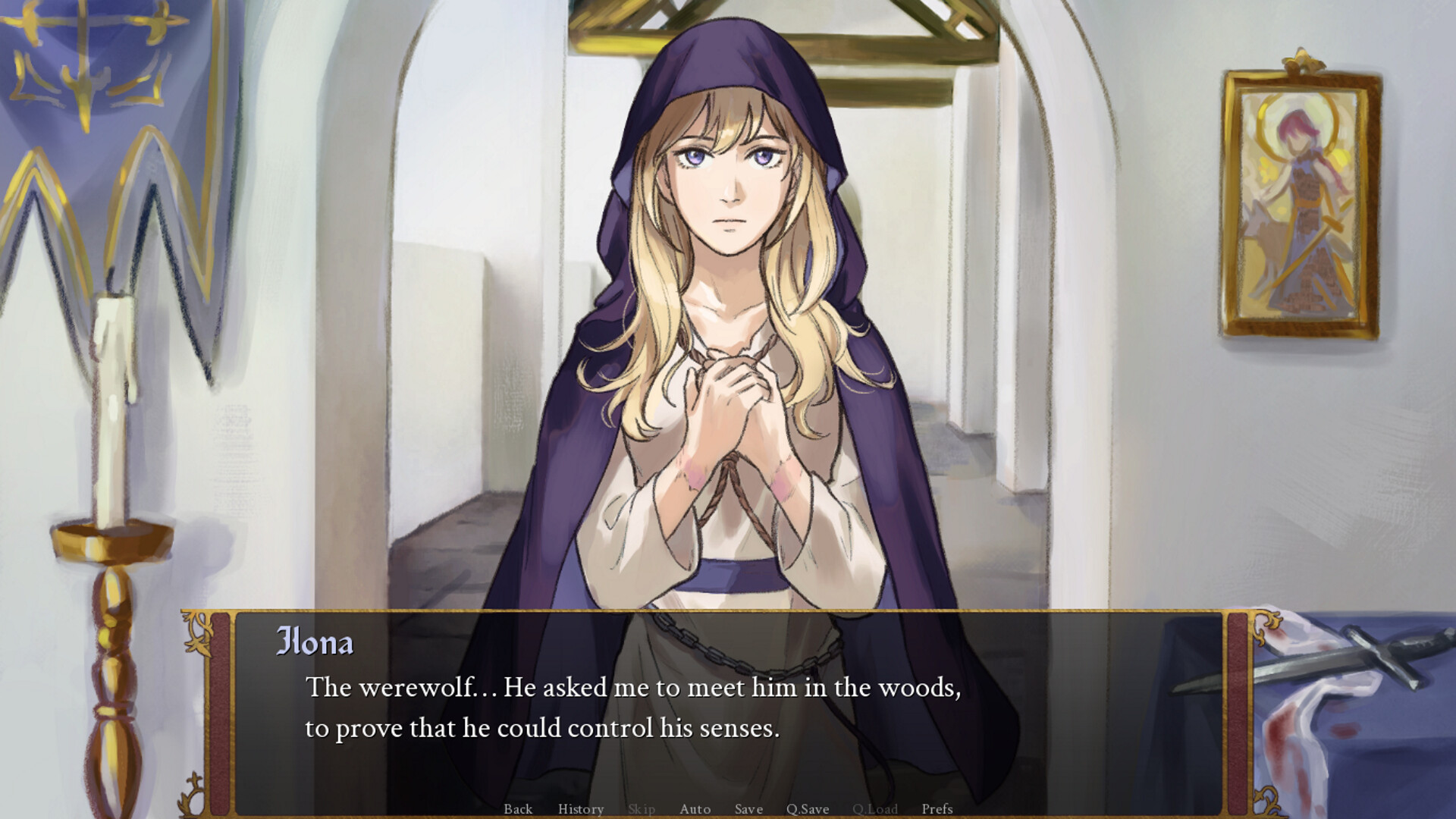Go Back to the previous dialogue line

(x=518, y=809)
